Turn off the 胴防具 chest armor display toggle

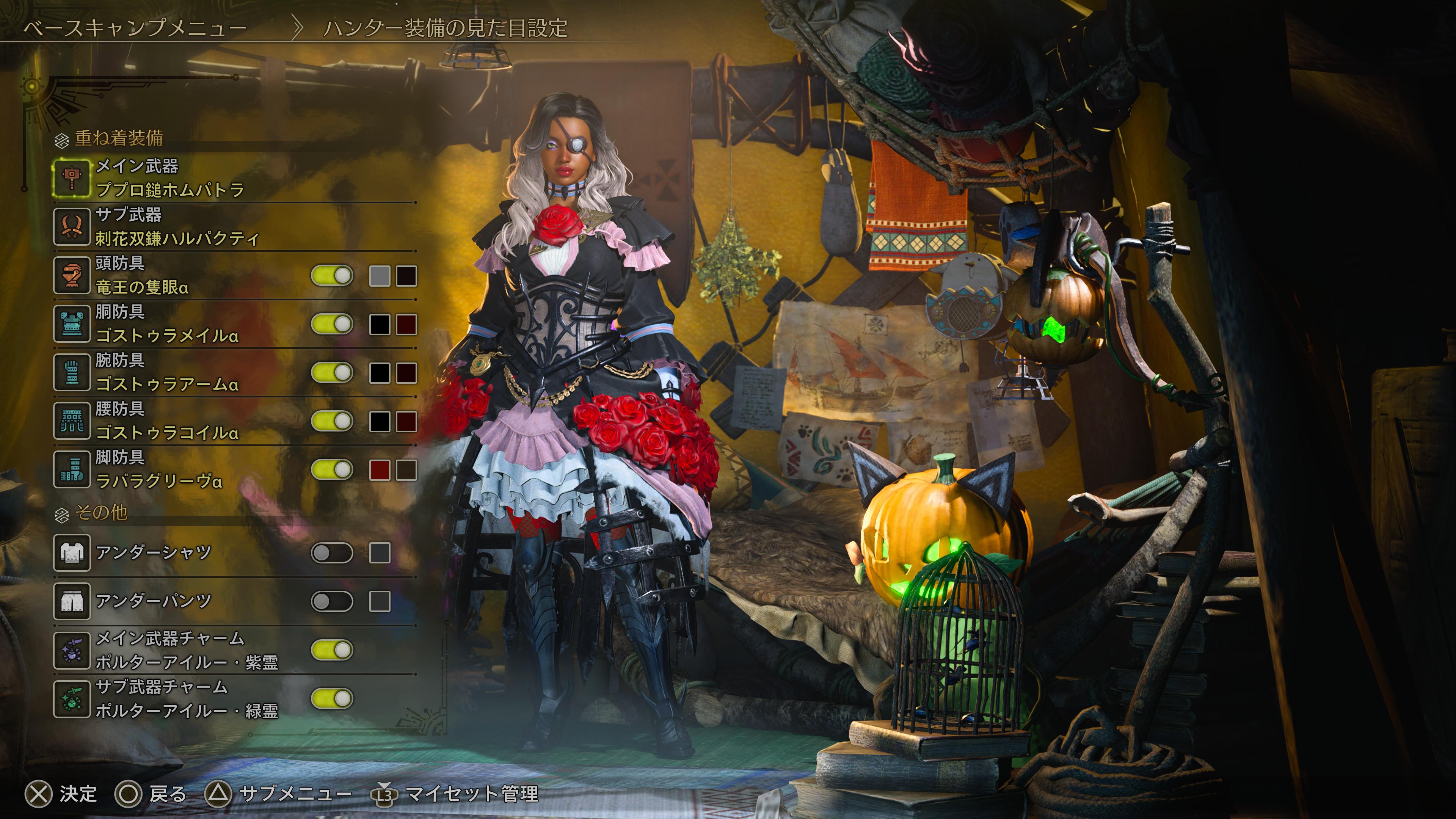pos(332,325)
